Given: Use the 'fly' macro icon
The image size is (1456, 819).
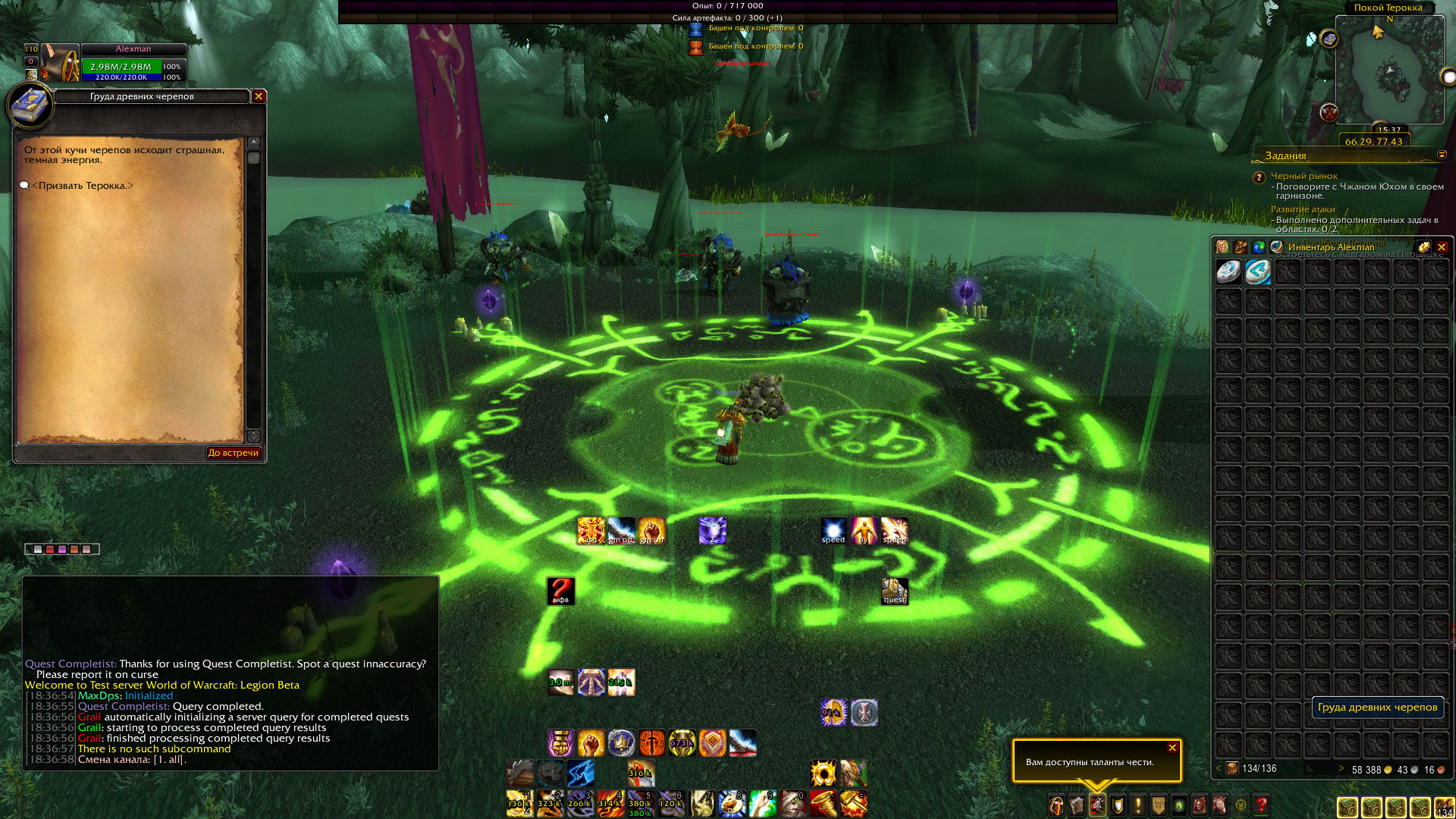Looking at the screenshot, I should [x=864, y=531].
